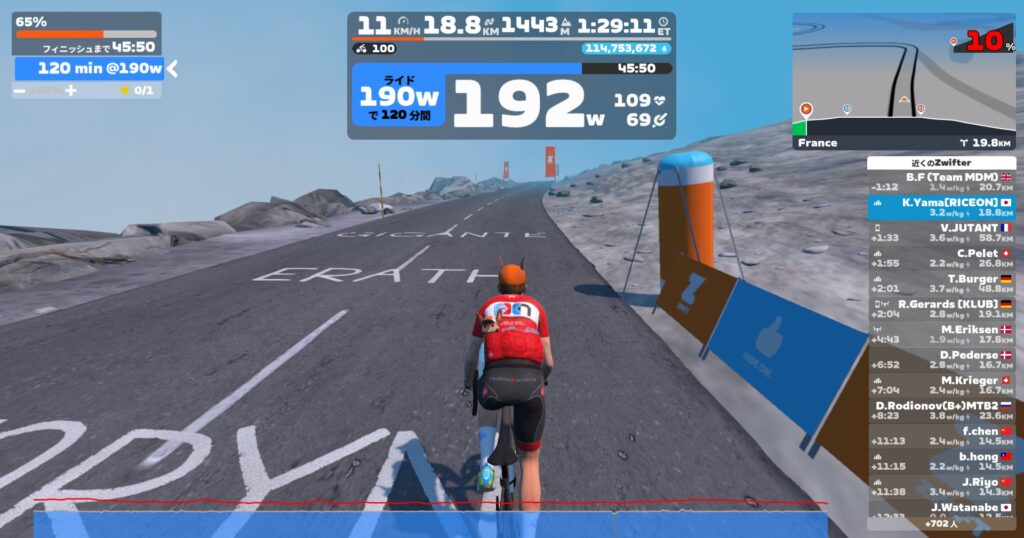Choose b.hong from the rider list
Screen dimensions: 1024x538
[x=941, y=461]
